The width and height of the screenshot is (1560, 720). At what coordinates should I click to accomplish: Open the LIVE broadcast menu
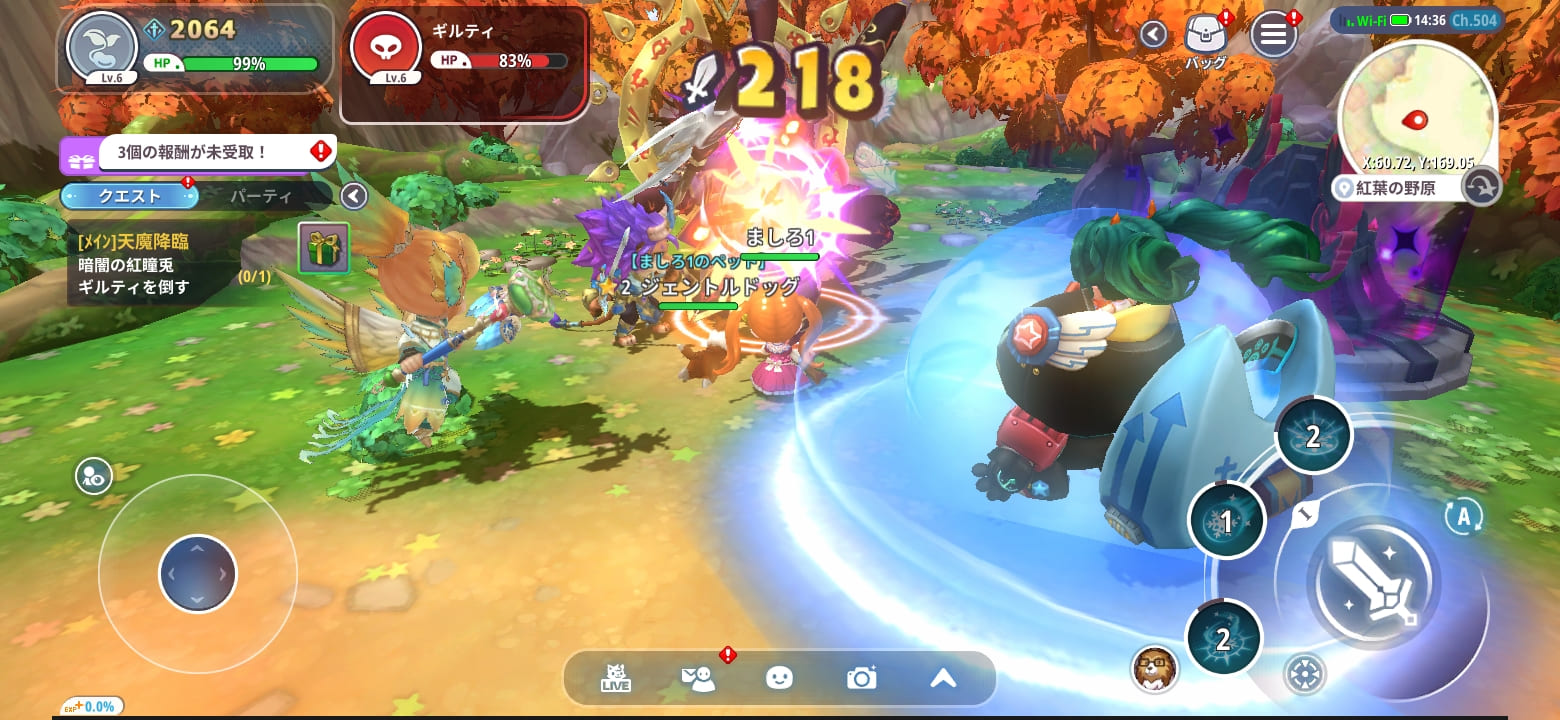click(x=616, y=679)
